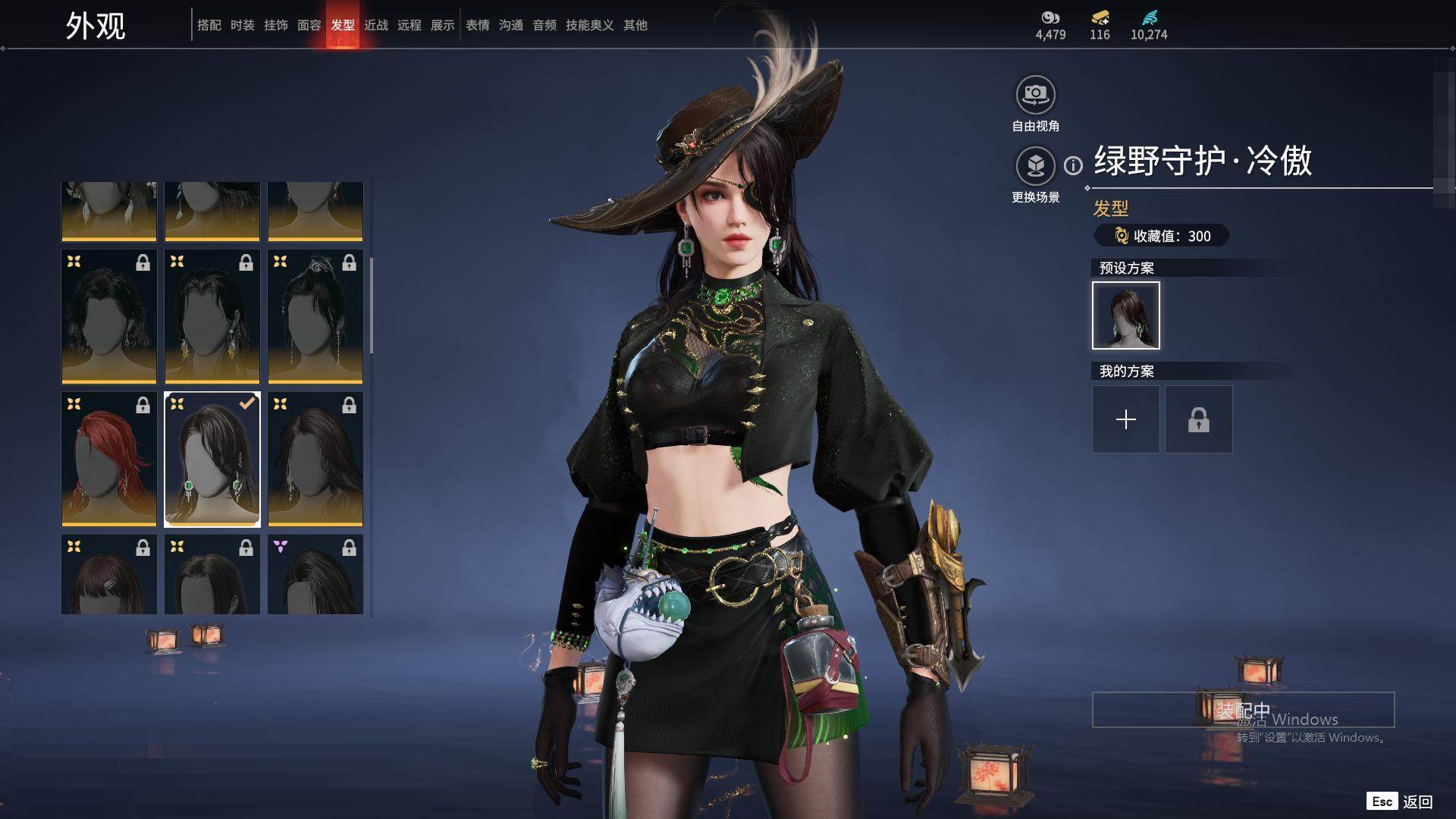This screenshot has width=1456, height=819.
Task: Open the 表情 tab
Action: (x=477, y=25)
